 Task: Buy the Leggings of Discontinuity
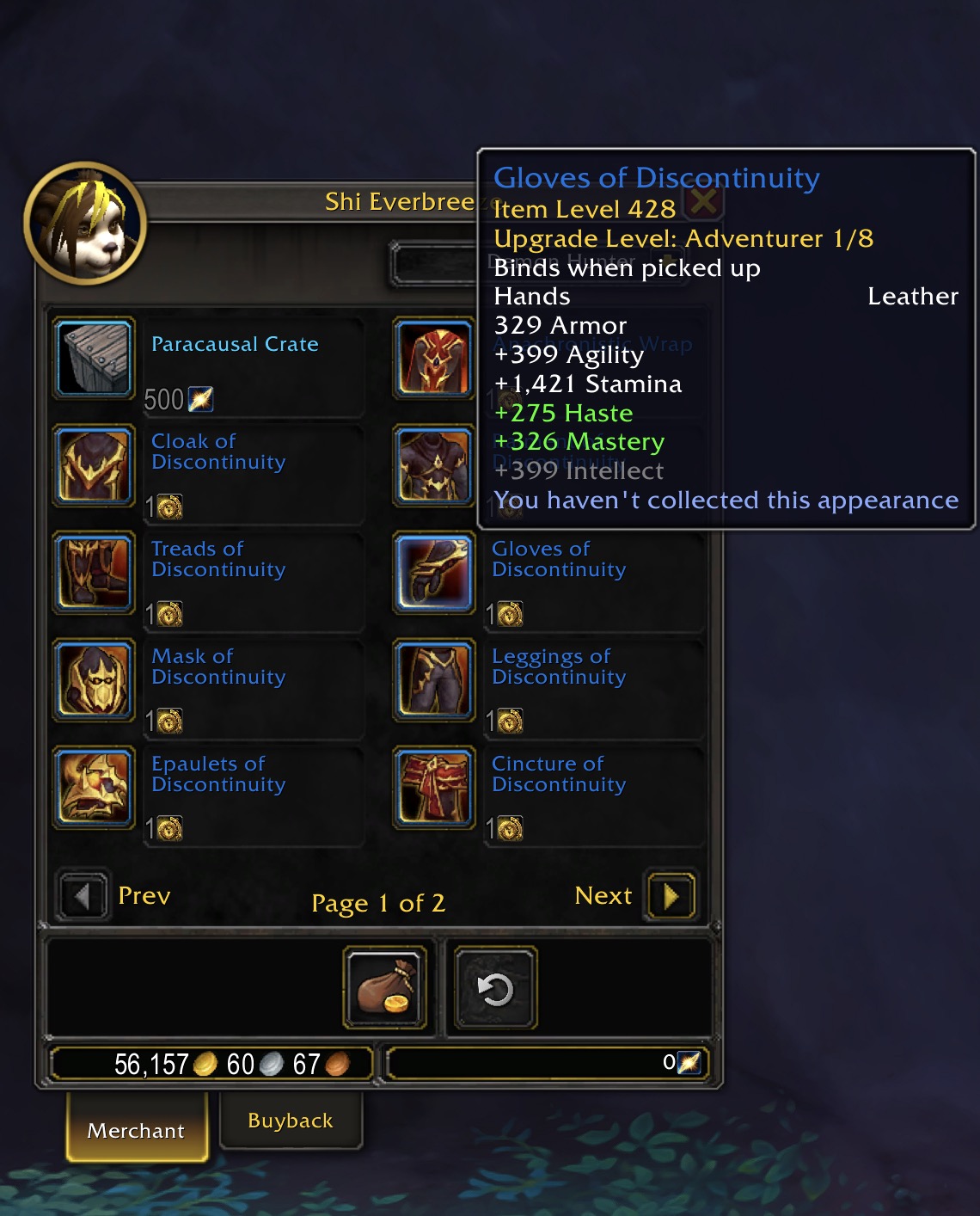435,680
